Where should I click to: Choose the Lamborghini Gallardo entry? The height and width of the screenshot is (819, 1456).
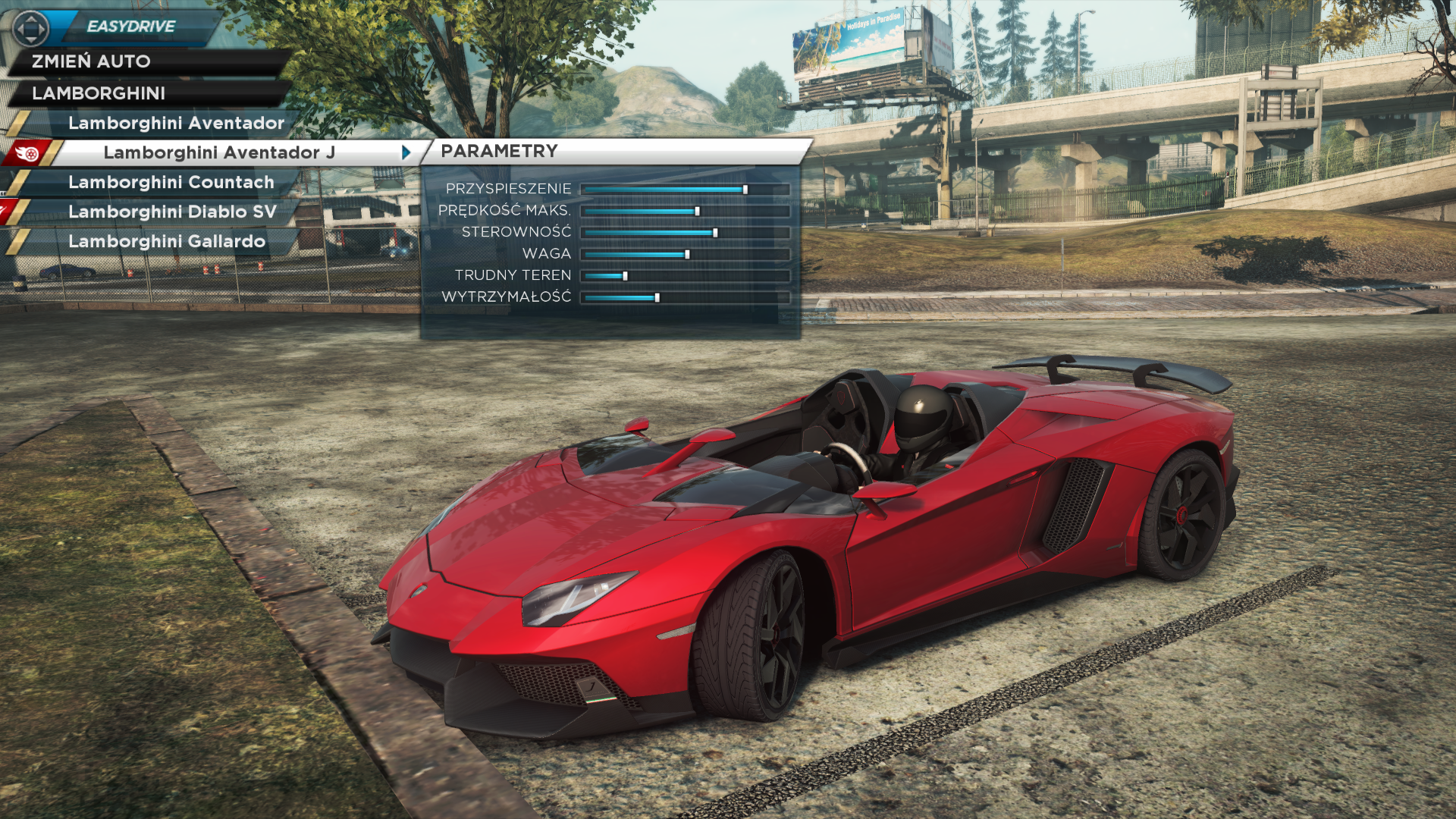coord(167,241)
